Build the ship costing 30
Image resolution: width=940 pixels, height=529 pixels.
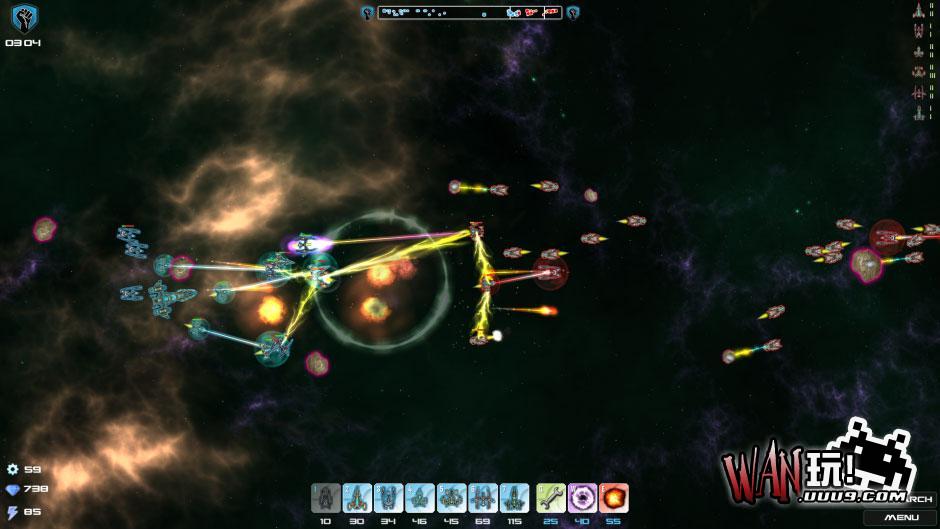[x=356, y=497]
